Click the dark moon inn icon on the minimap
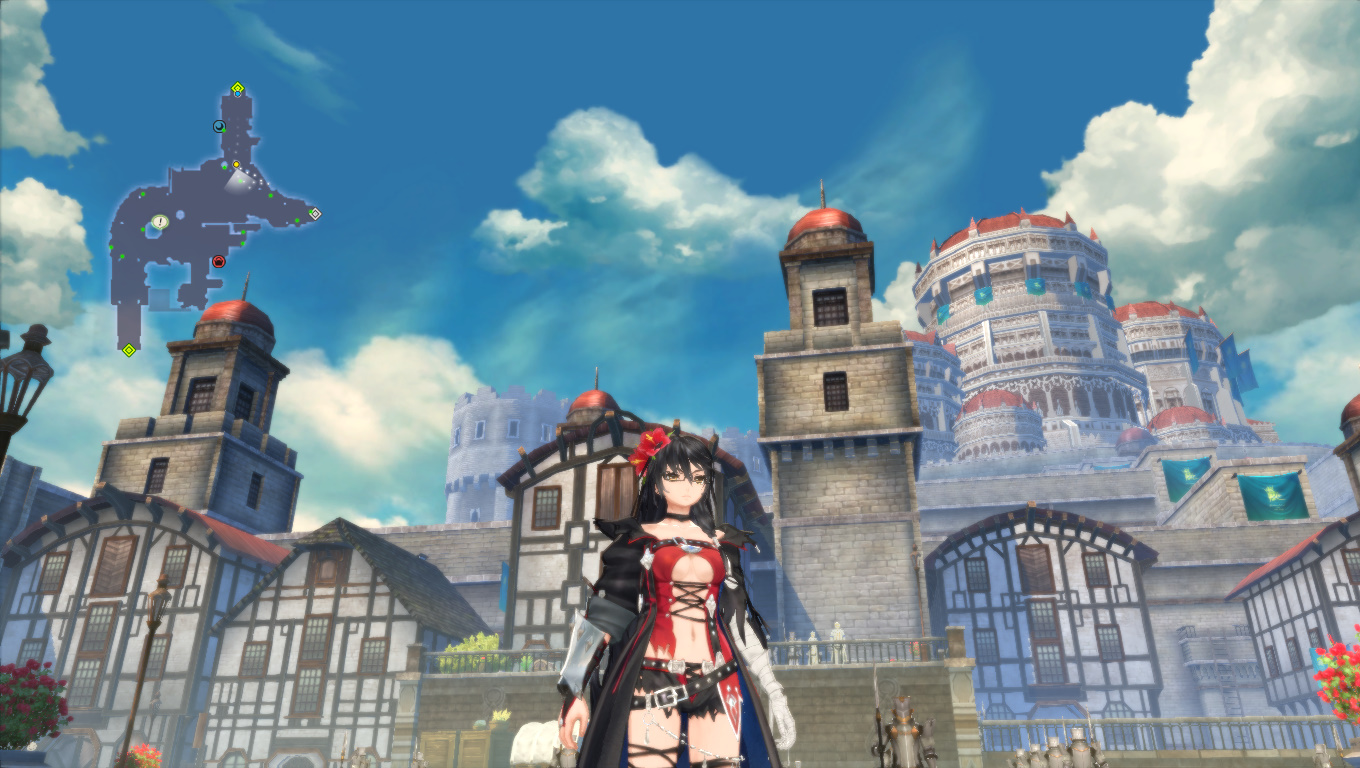Screen dimensions: 1360x768 (218, 126)
